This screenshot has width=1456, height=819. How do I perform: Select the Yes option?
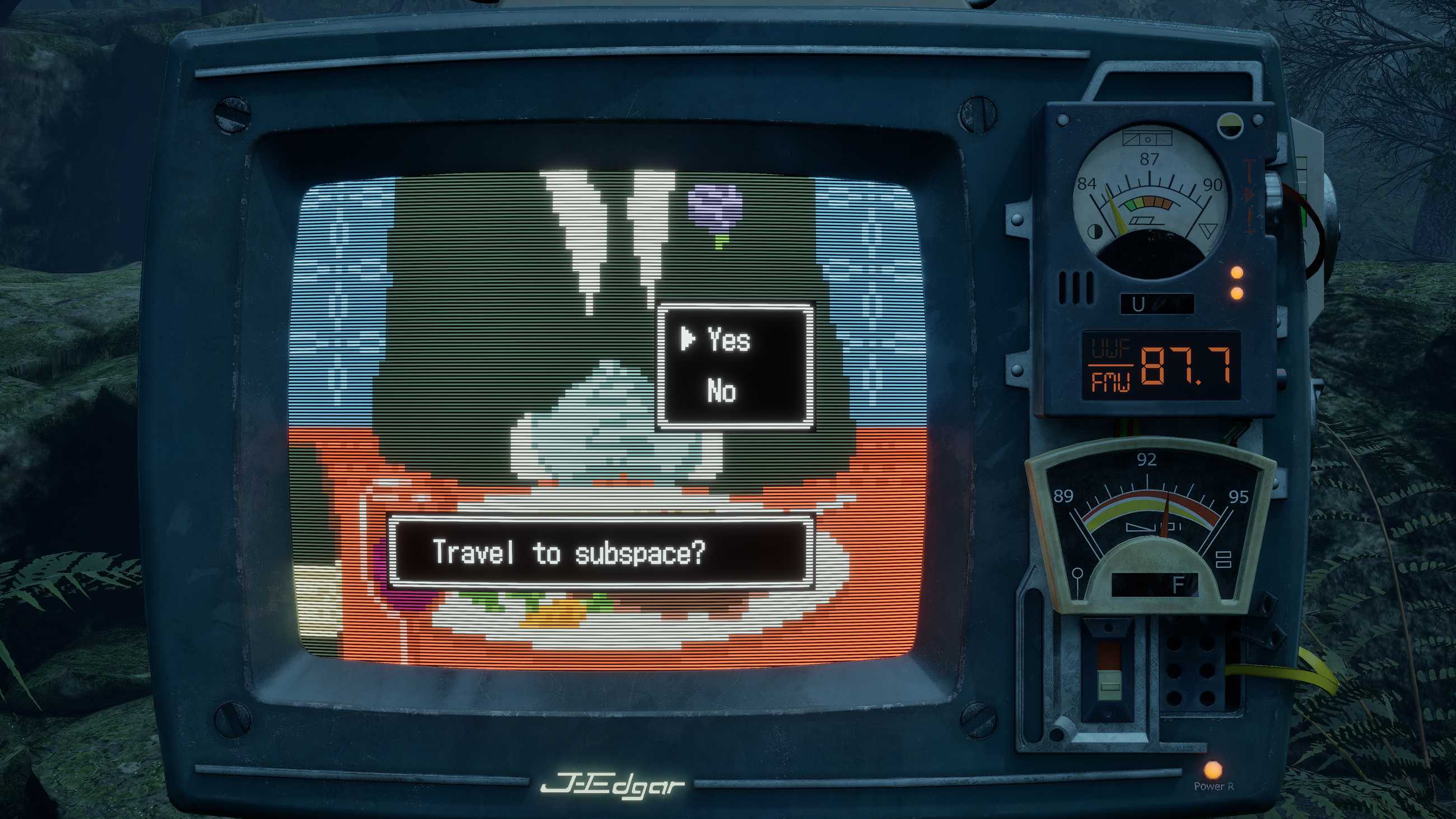(729, 340)
